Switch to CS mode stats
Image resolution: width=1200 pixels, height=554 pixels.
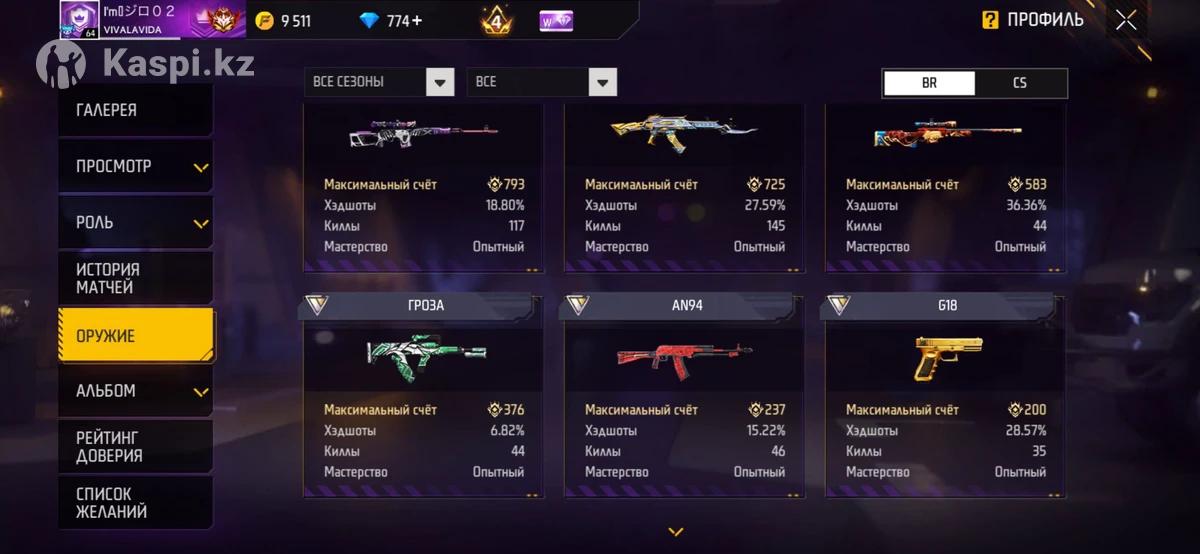click(1019, 83)
